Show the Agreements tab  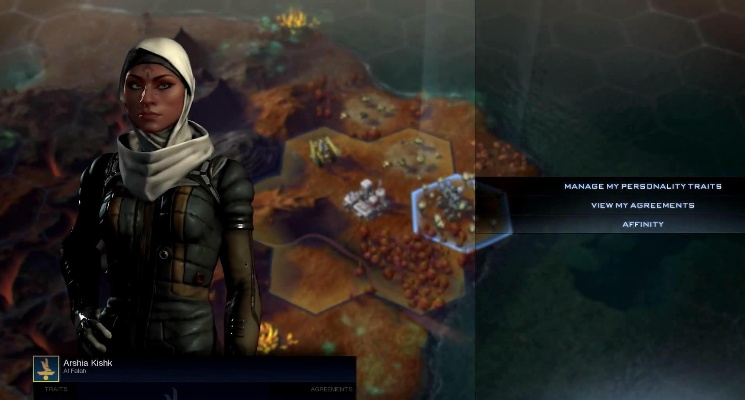(x=332, y=389)
